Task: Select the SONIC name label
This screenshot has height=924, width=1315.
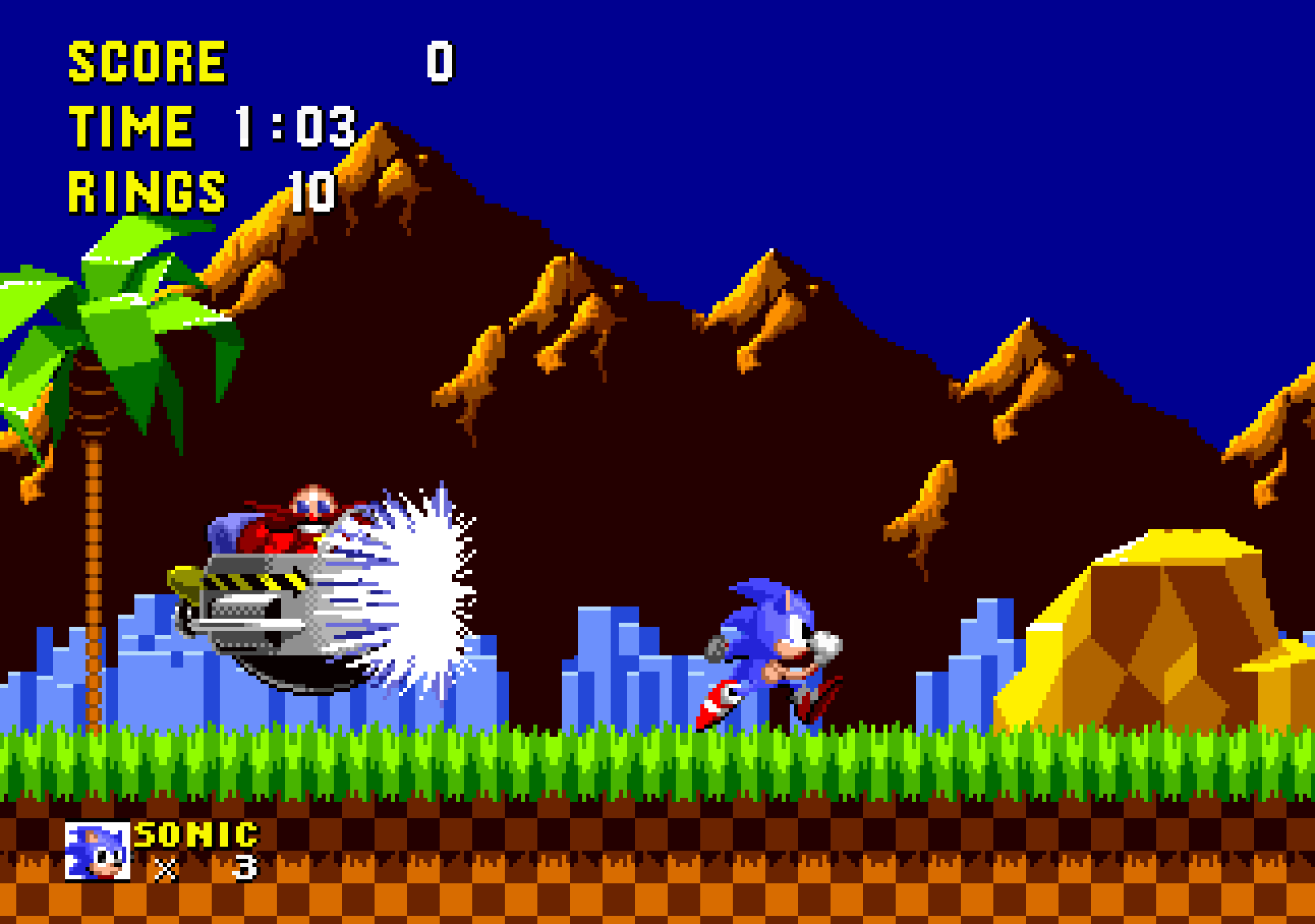Action: 195,834
